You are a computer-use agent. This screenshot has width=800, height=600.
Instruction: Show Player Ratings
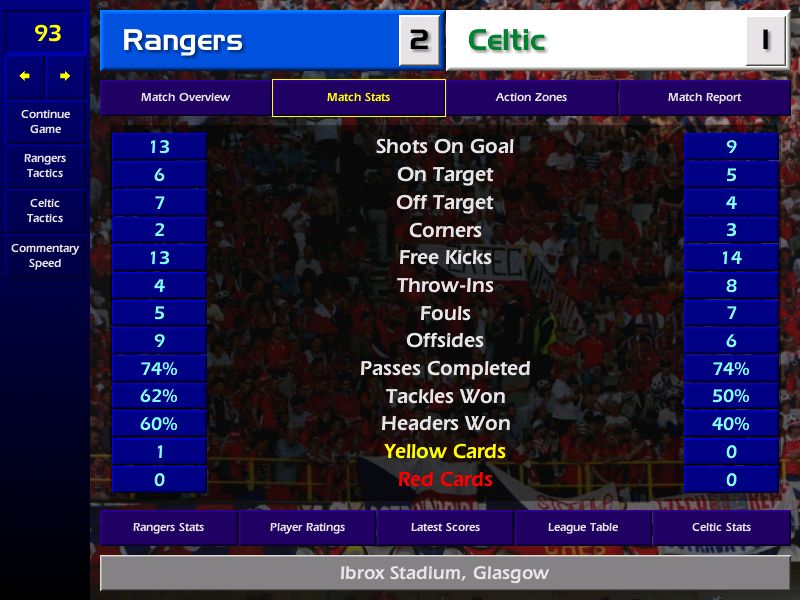(x=307, y=527)
